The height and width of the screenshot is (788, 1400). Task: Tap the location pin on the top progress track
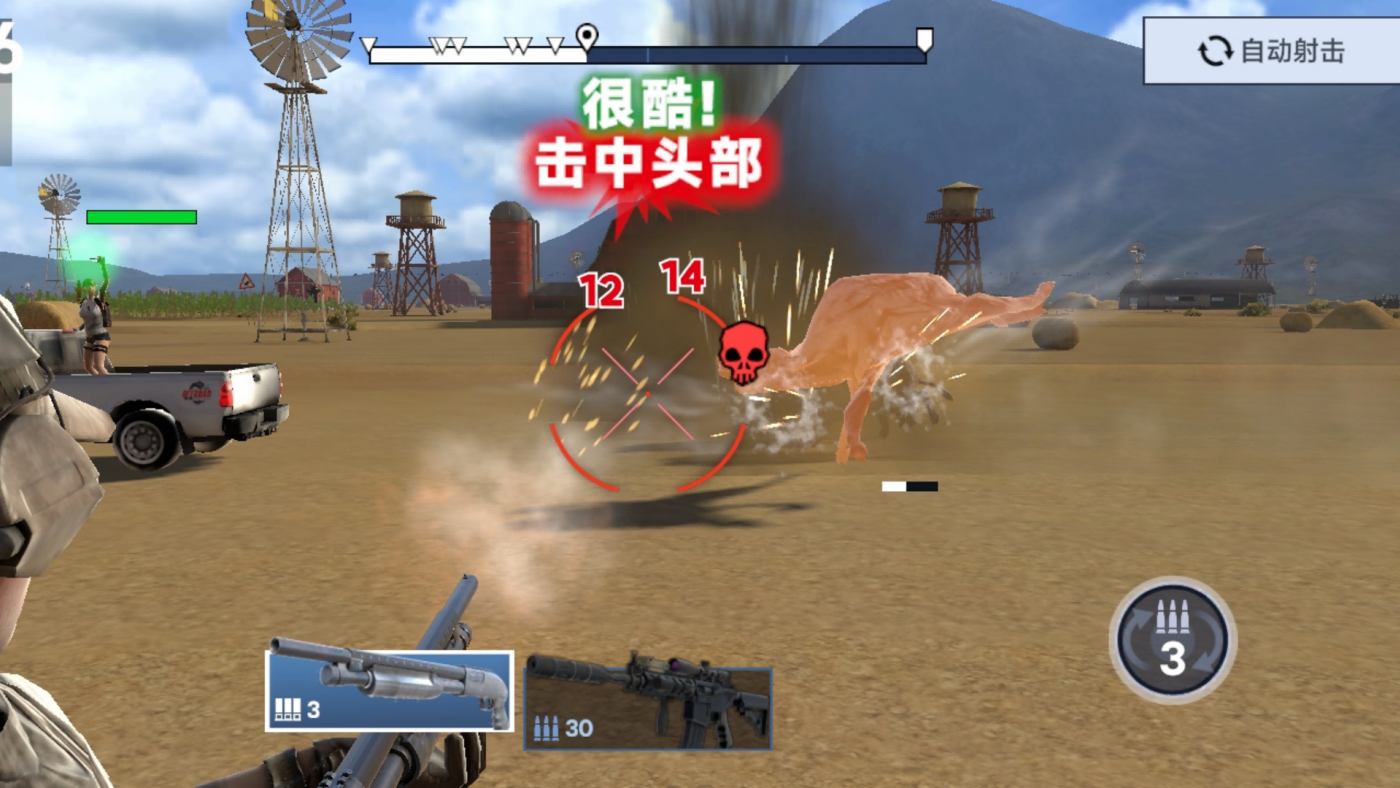(x=588, y=34)
